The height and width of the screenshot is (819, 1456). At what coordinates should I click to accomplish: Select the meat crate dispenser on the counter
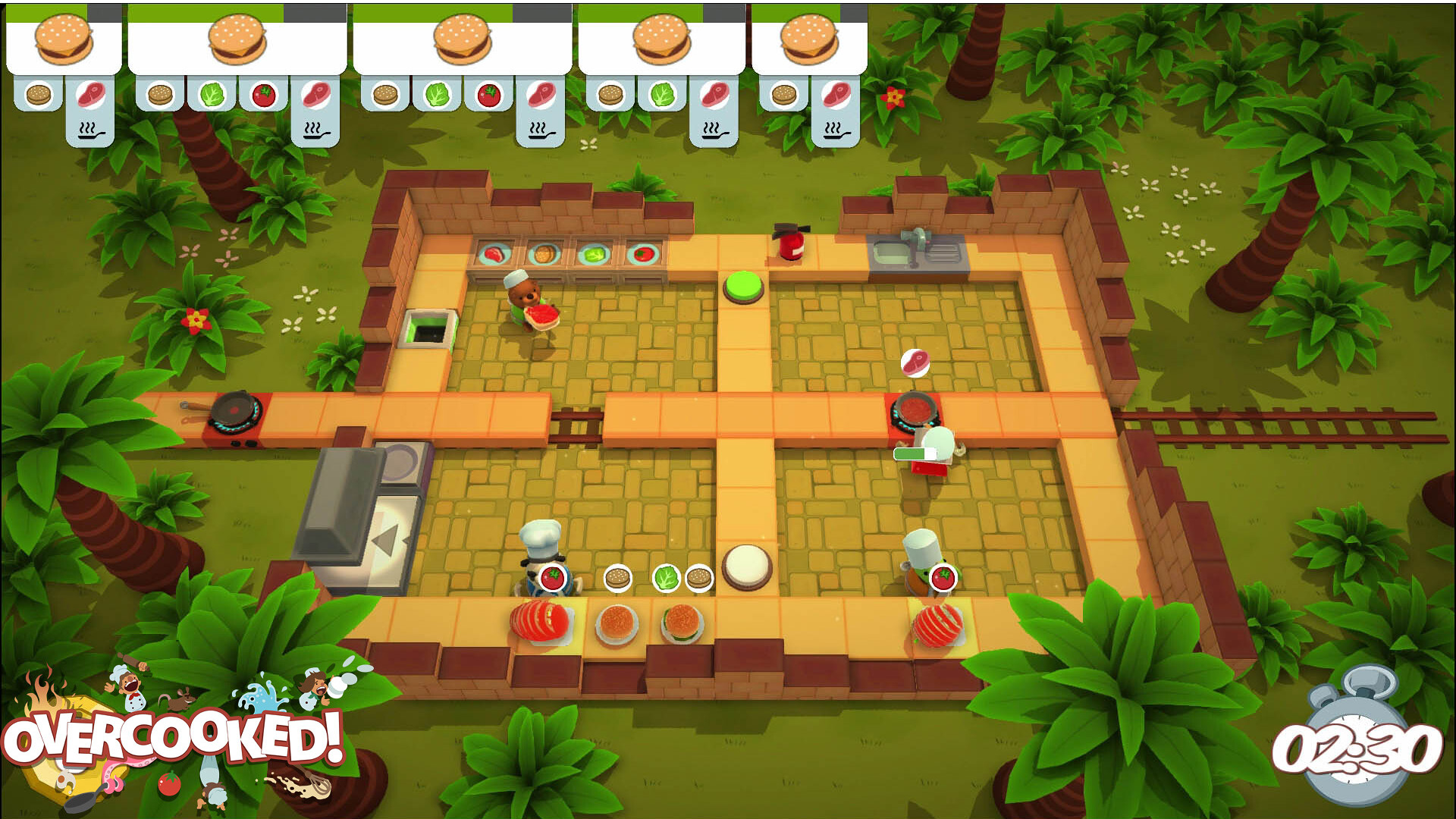pos(493,253)
